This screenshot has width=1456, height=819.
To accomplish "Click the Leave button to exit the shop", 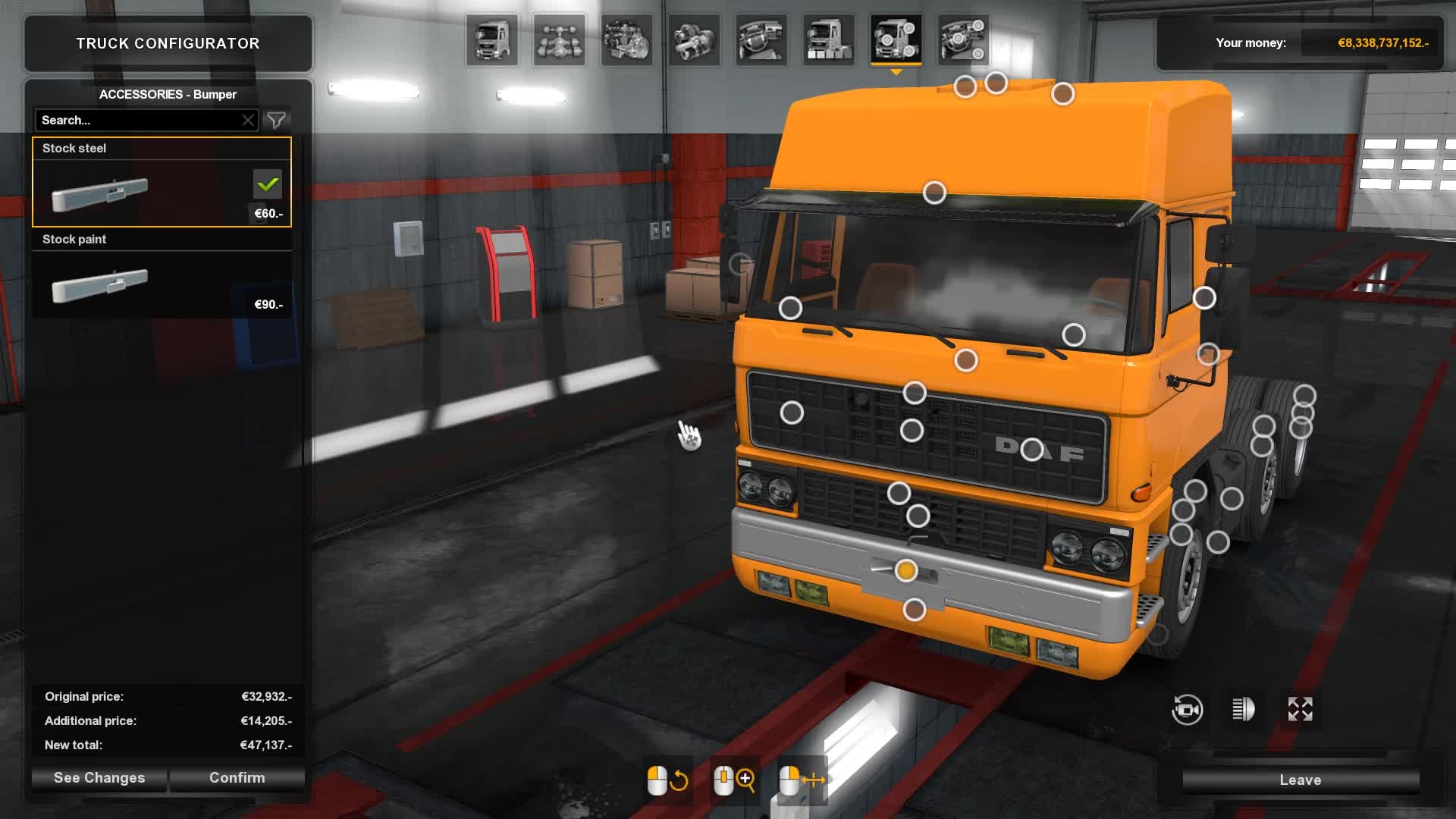I will tap(1300, 780).
